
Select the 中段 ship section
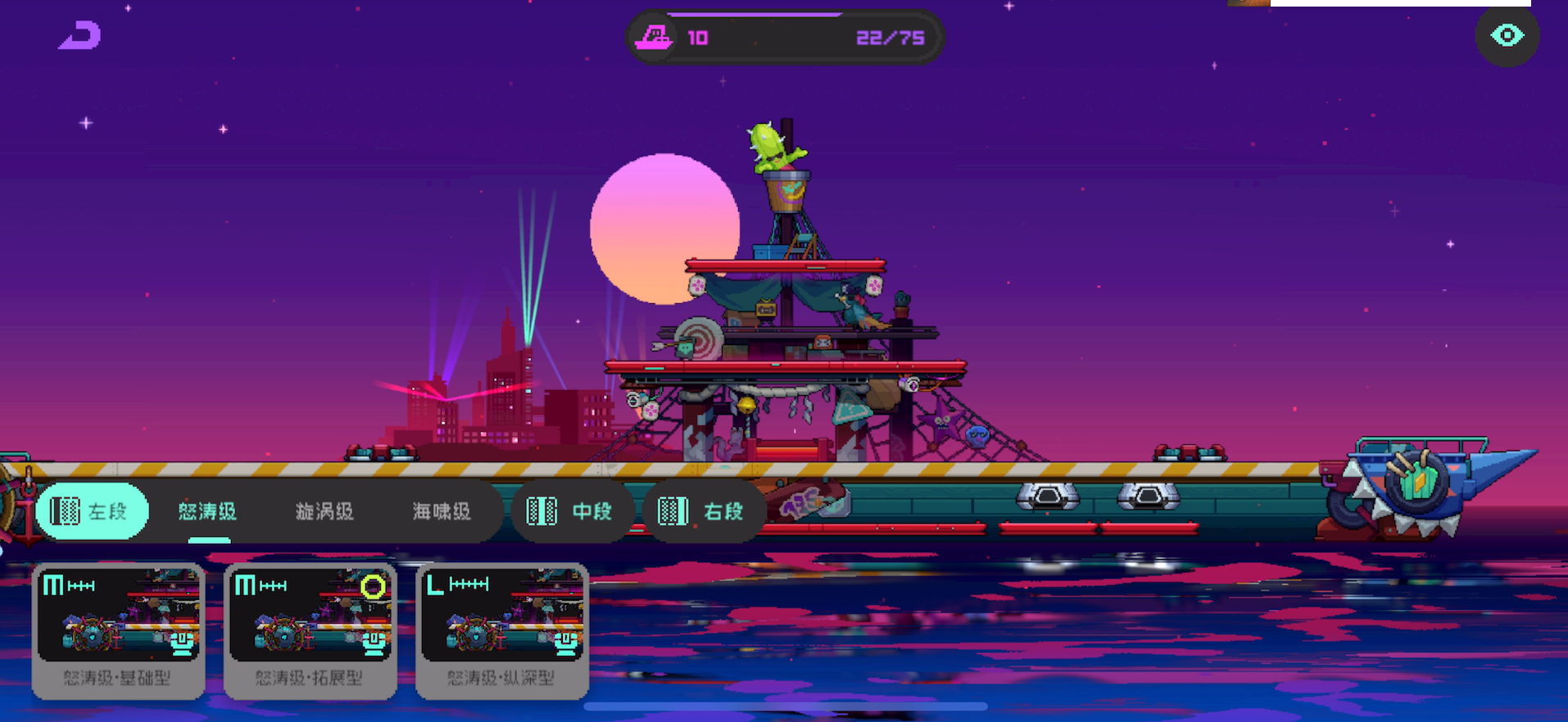(571, 511)
